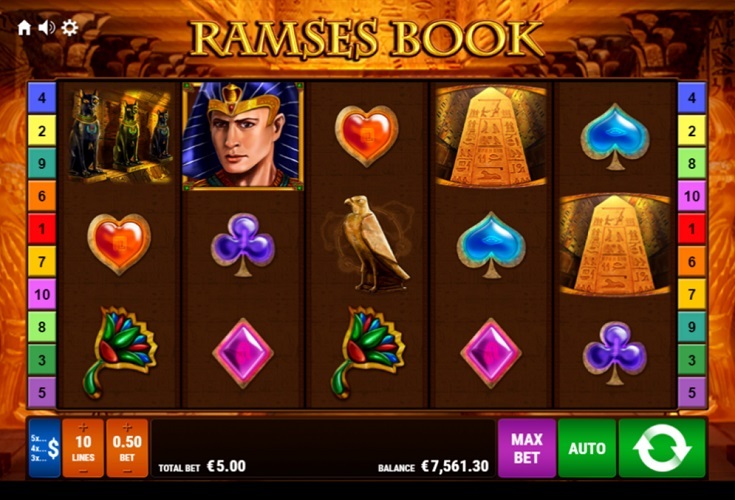735x500 pixels.
Task: Open the settings gear icon
Action: click(69, 27)
